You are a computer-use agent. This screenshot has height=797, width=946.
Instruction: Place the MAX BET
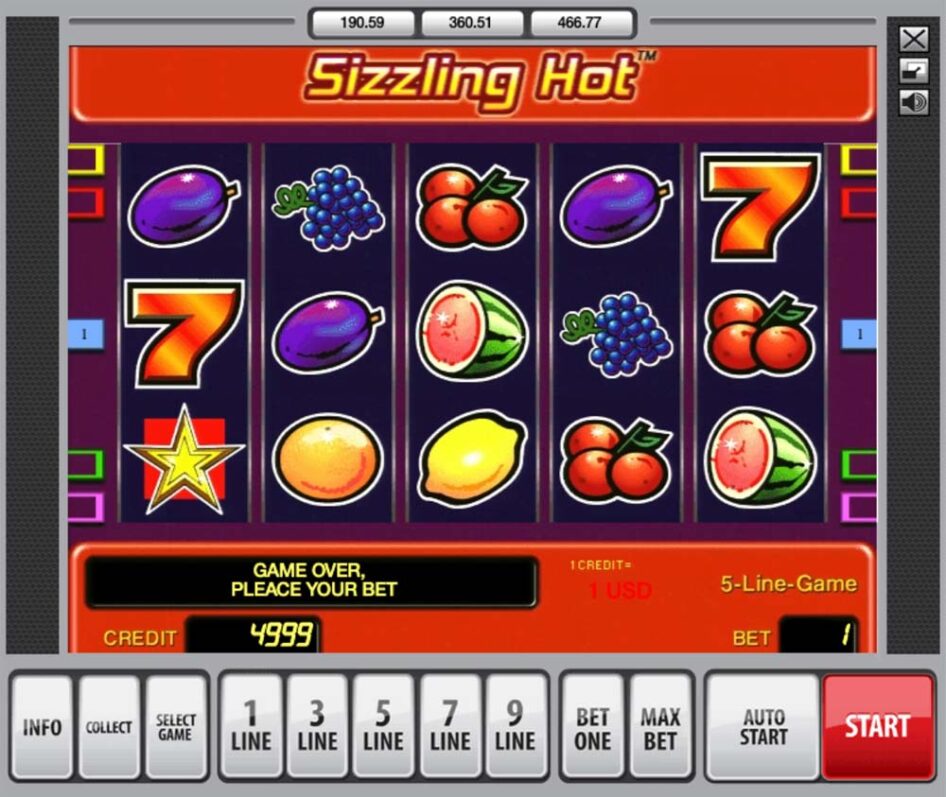click(x=660, y=727)
